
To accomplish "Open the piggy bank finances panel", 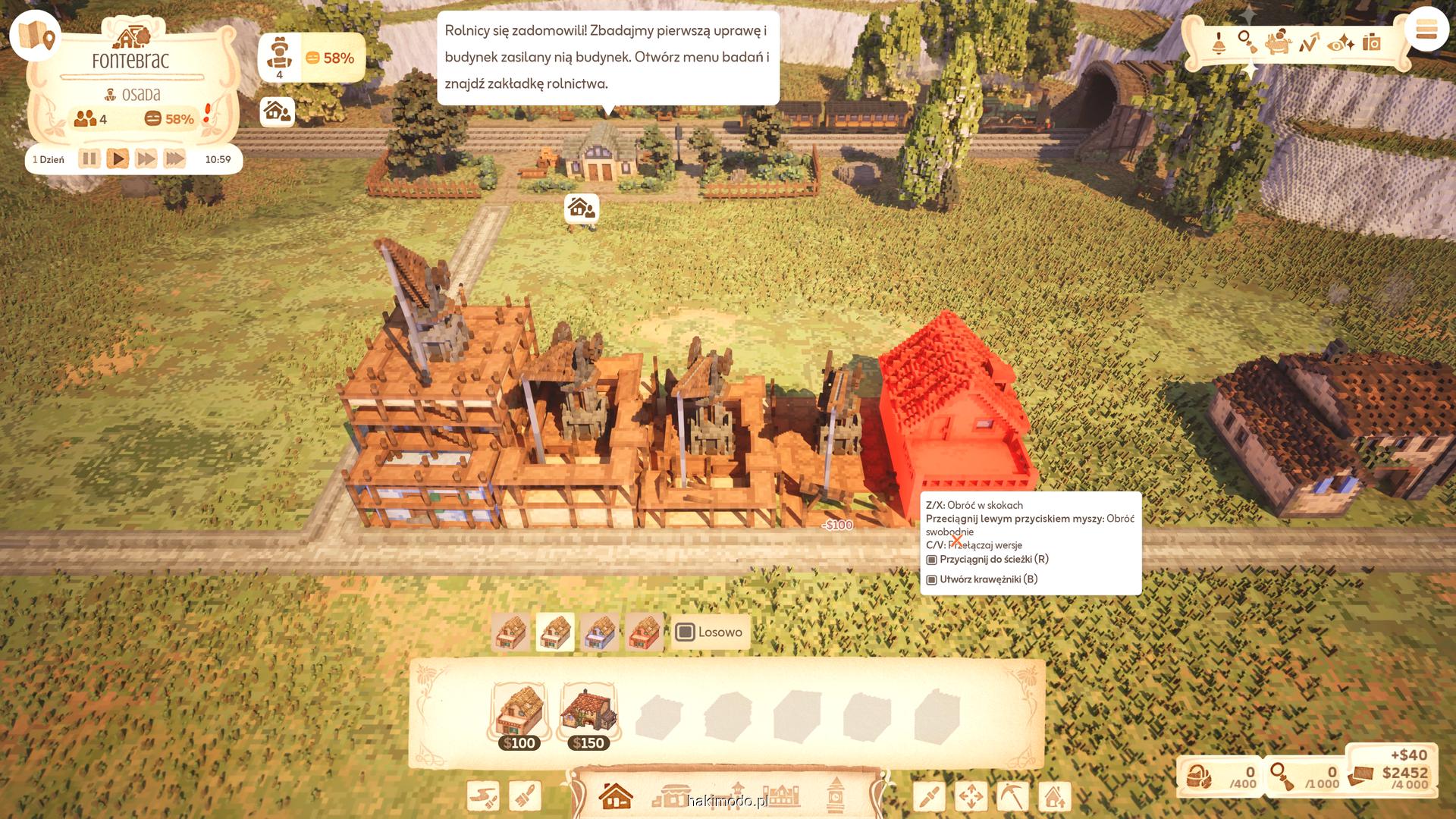I will coord(1279,42).
